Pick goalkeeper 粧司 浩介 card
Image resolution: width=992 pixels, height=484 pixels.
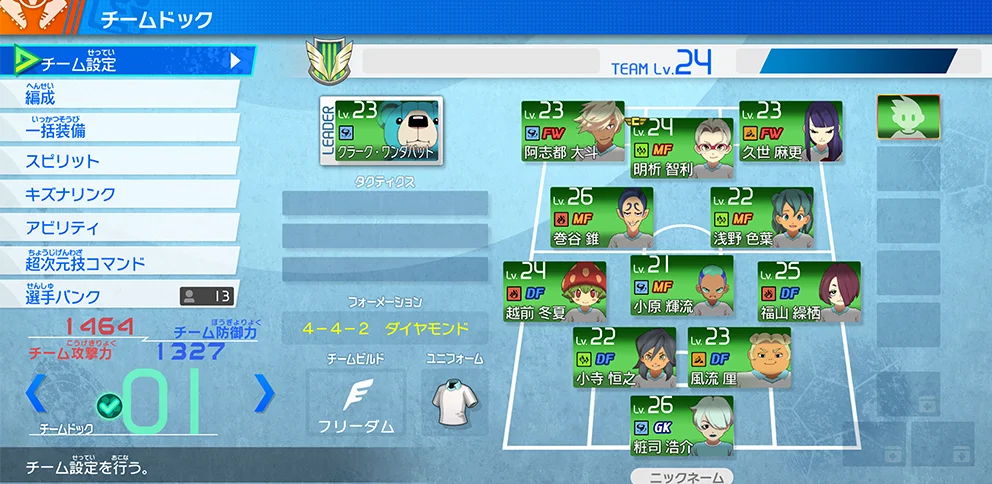681,426
